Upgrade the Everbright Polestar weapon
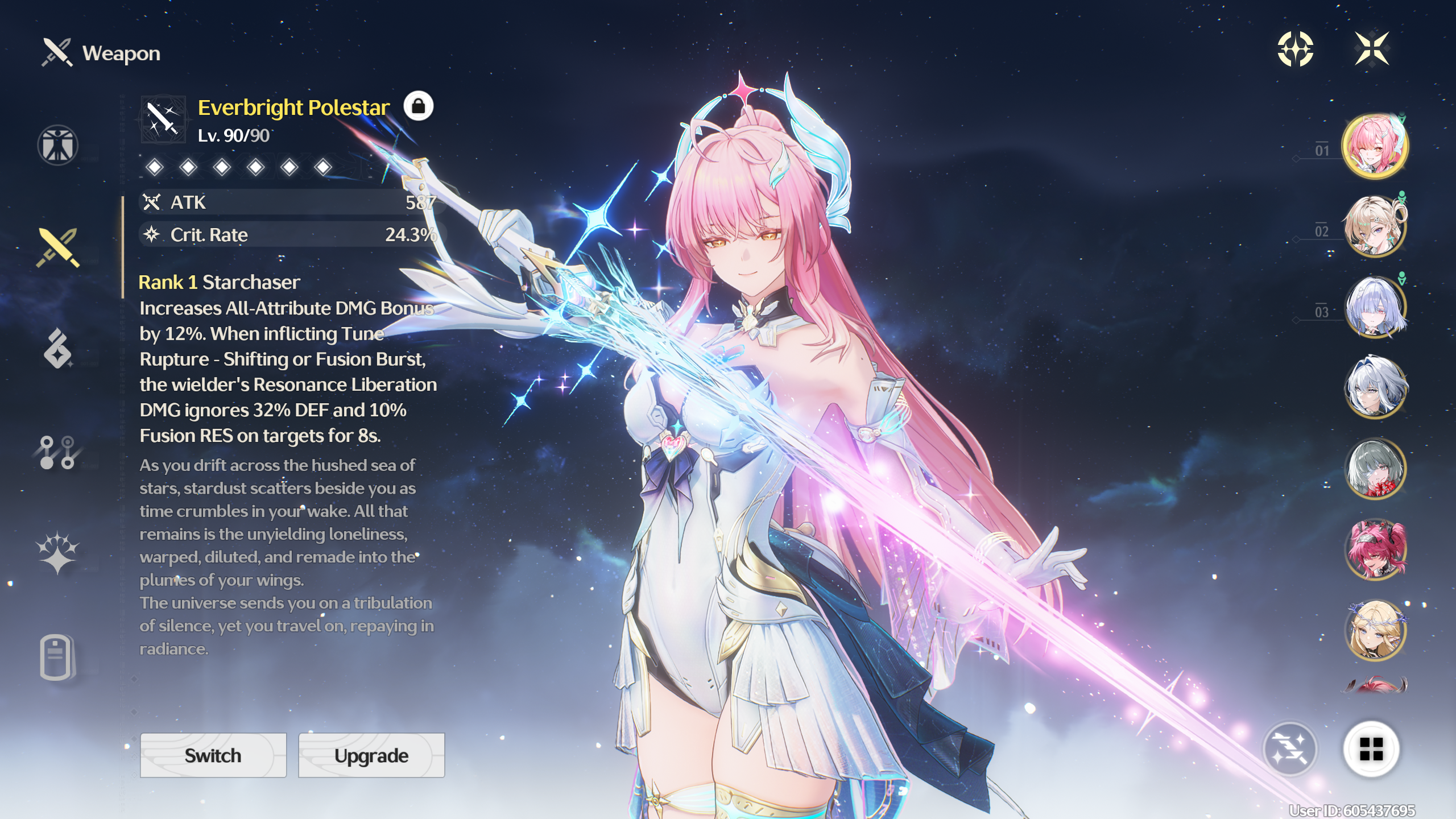 (371, 755)
